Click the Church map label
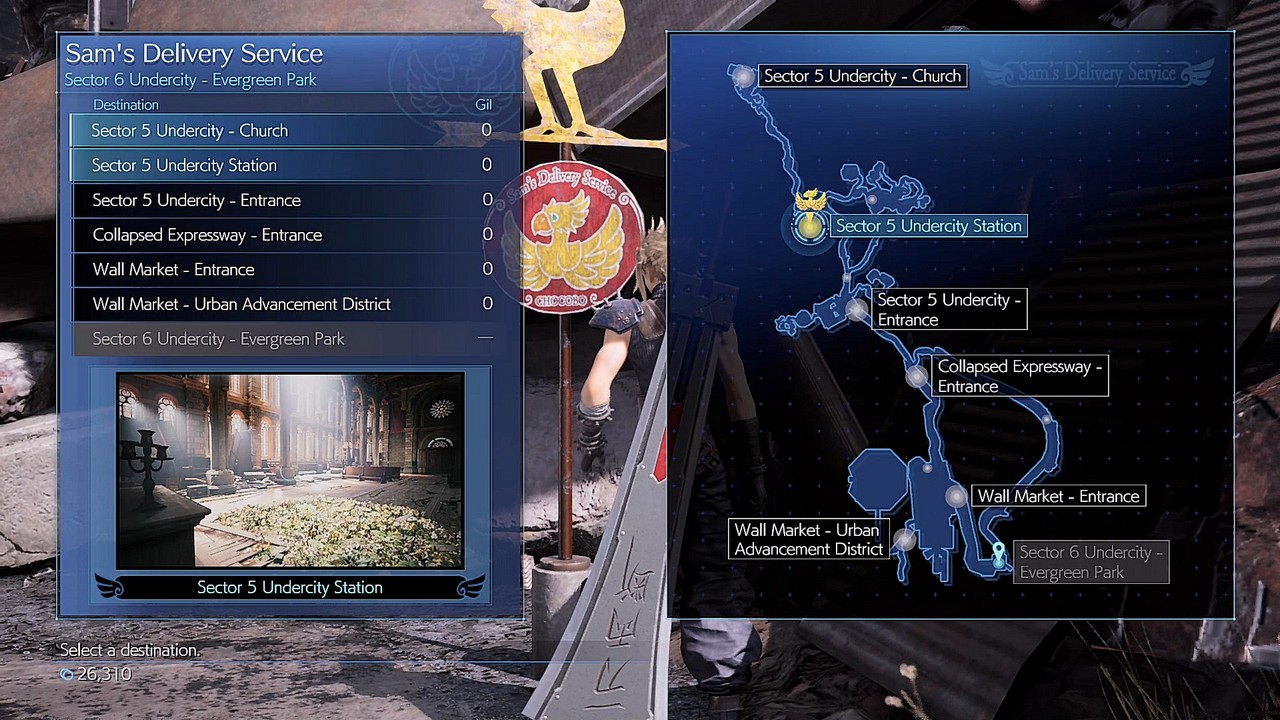1280x720 pixels. point(862,76)
